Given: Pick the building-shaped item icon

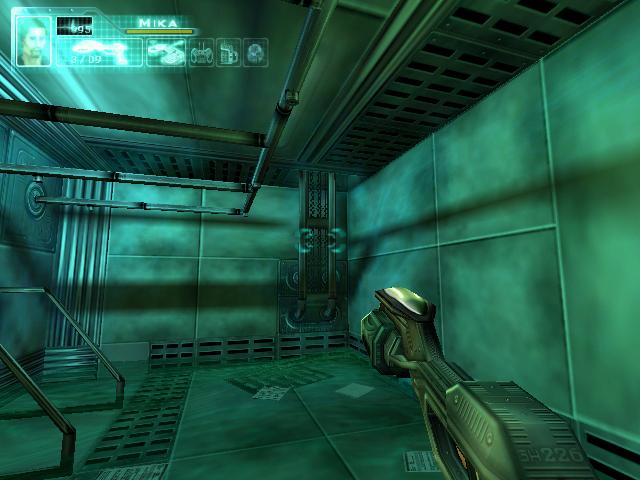Looking at the screenshot, I should point(229,51).
